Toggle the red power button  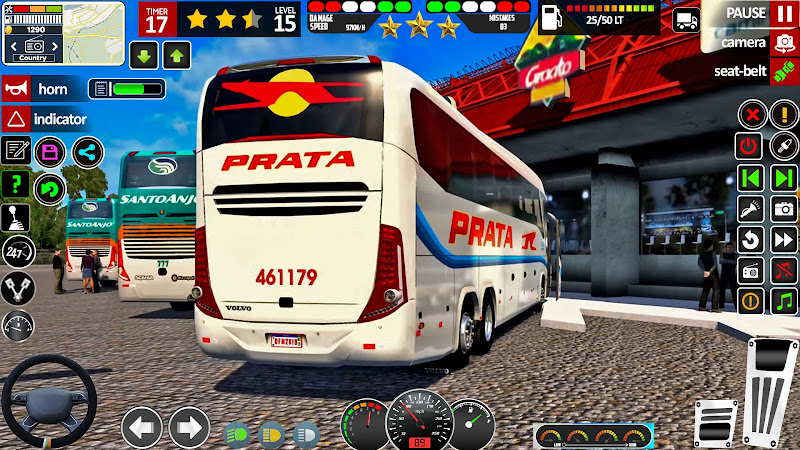click(750, 146)
